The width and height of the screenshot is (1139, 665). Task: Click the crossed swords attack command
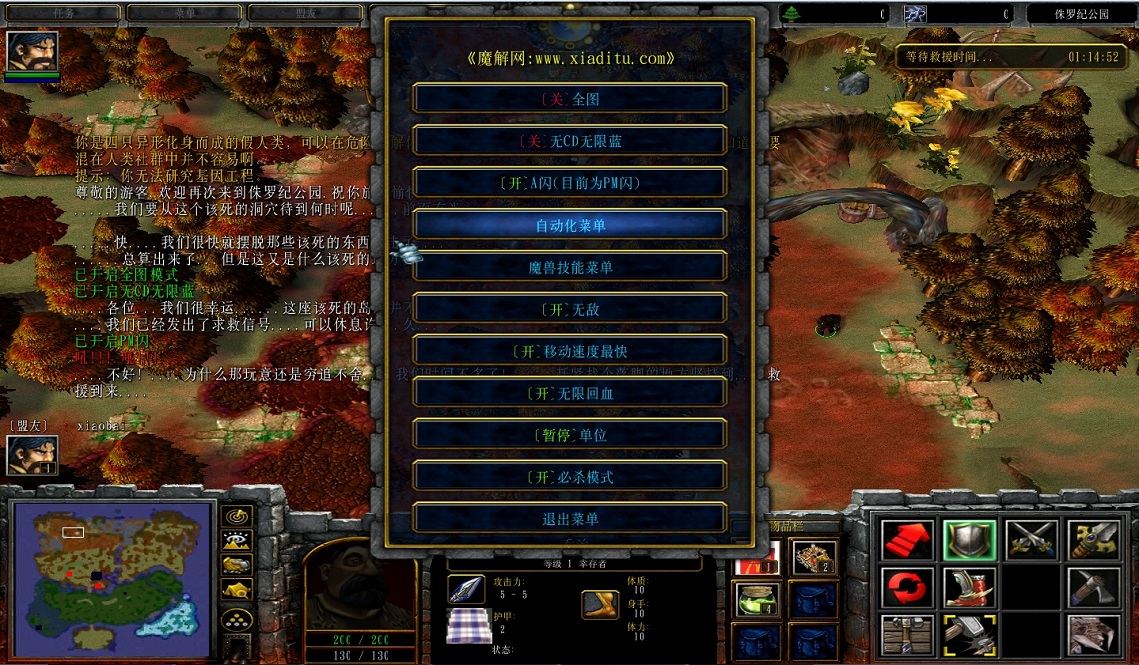click(x=1031, y=541)
